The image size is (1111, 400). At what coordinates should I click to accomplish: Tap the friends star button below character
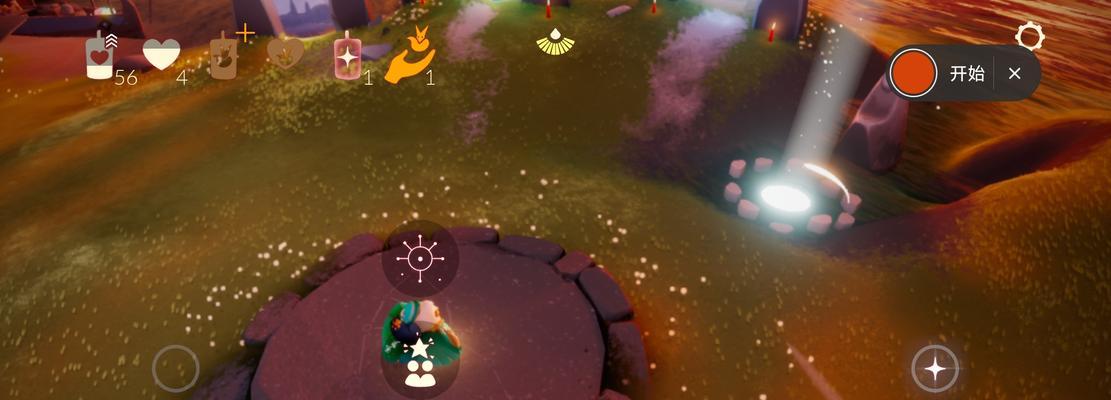pos(420,362)
